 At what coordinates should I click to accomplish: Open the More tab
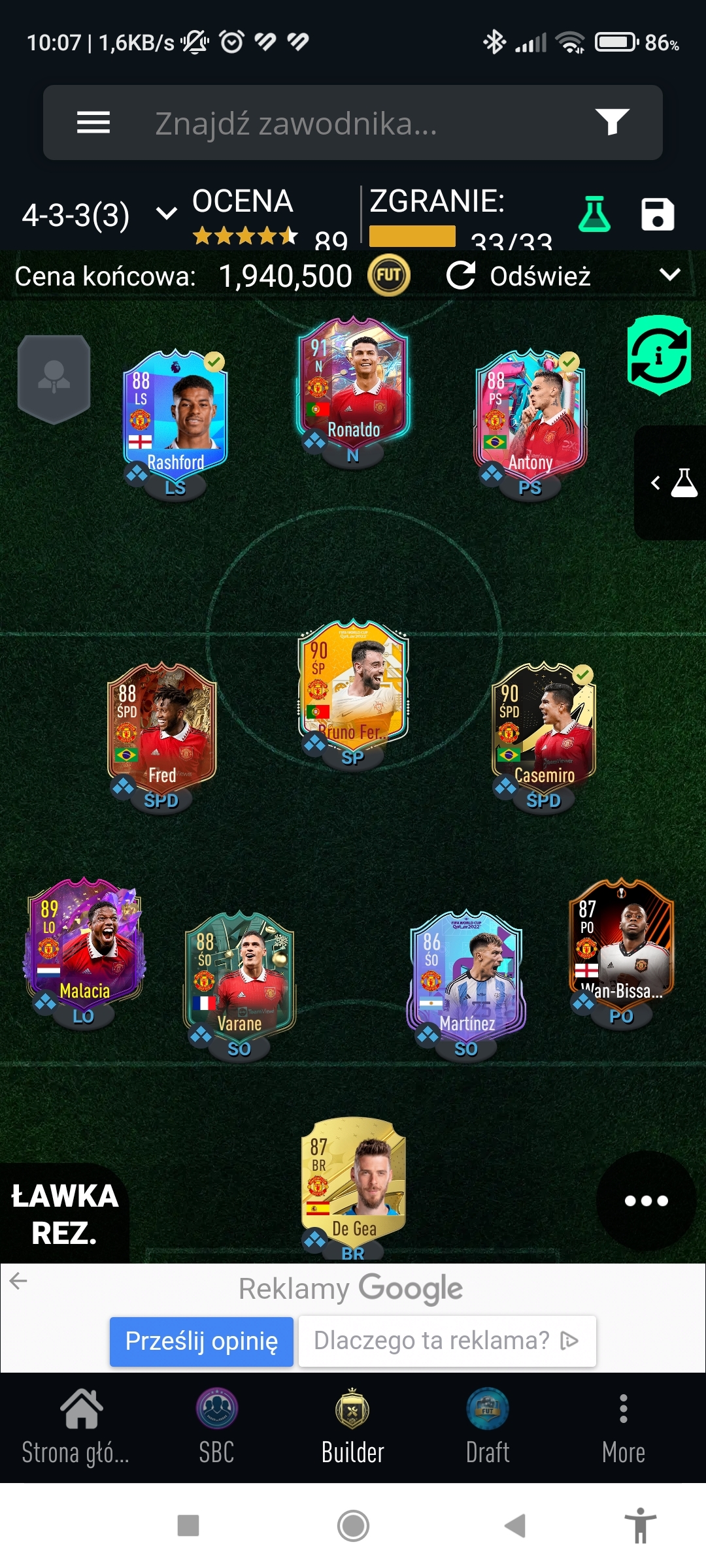click(623, 1428)
